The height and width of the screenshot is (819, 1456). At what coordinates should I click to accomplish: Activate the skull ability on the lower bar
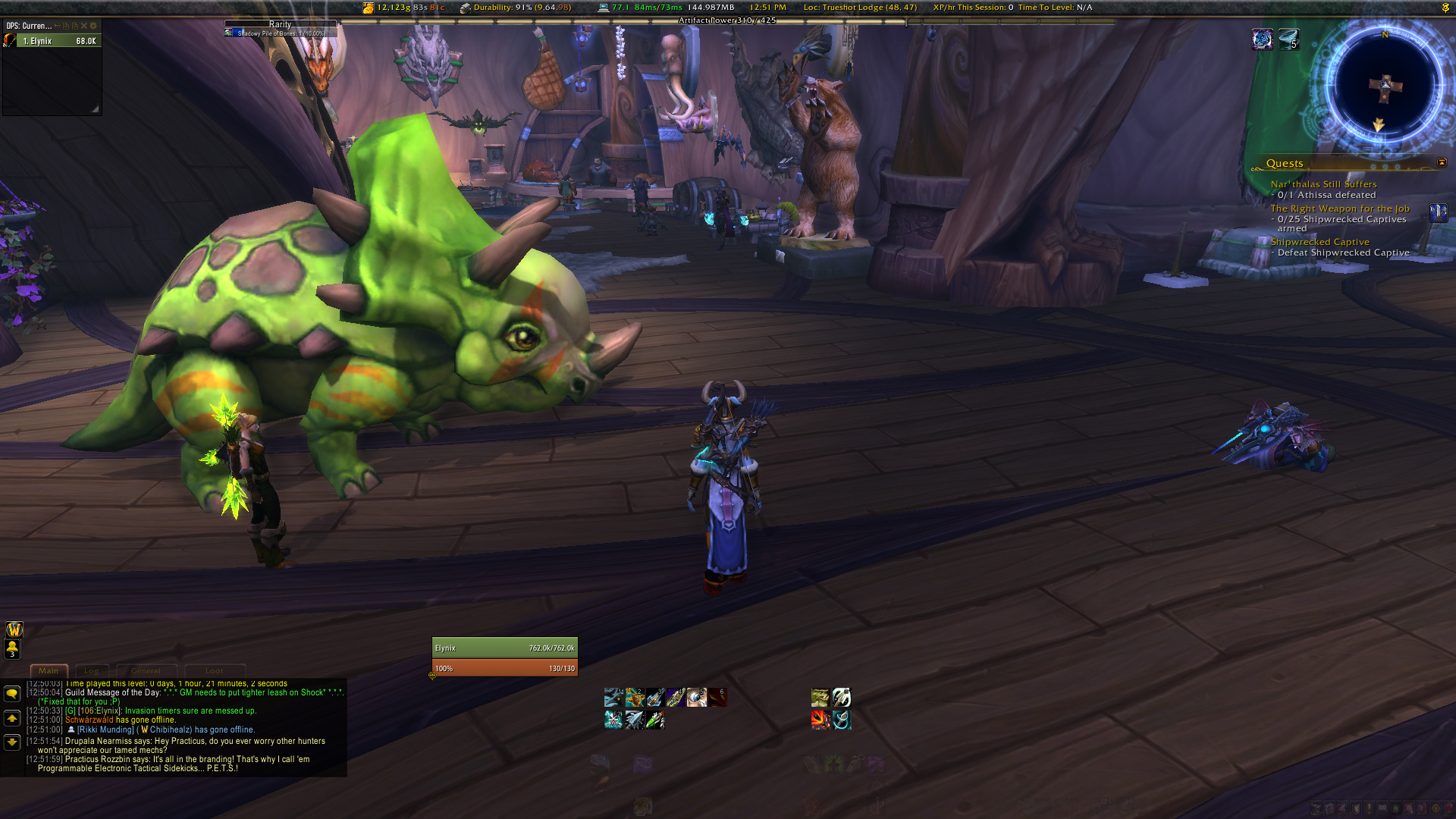point(613,720)
